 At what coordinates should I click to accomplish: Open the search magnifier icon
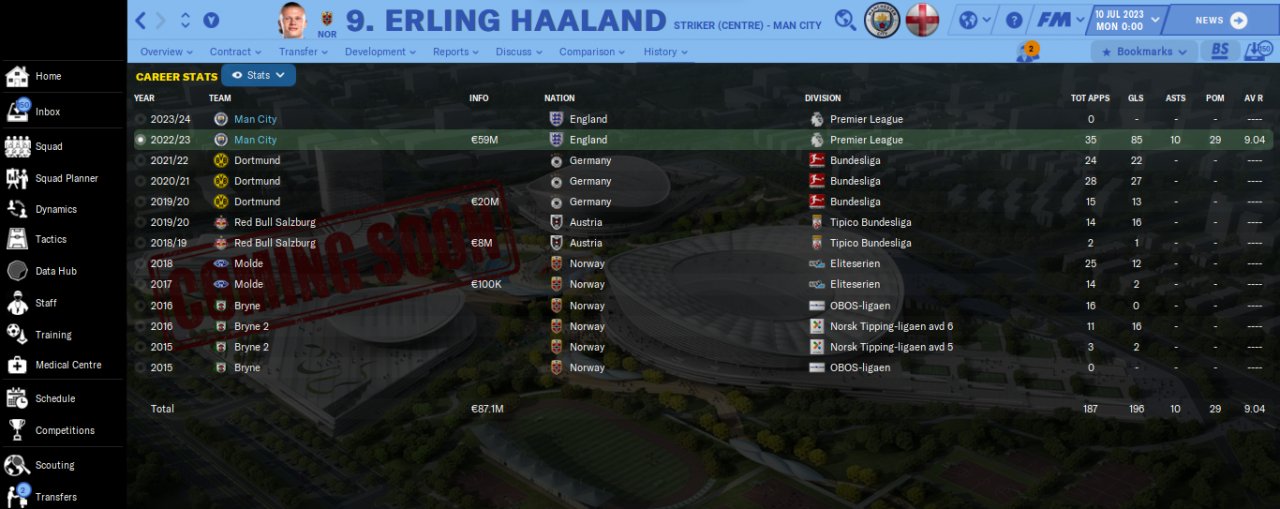[846, 20]
